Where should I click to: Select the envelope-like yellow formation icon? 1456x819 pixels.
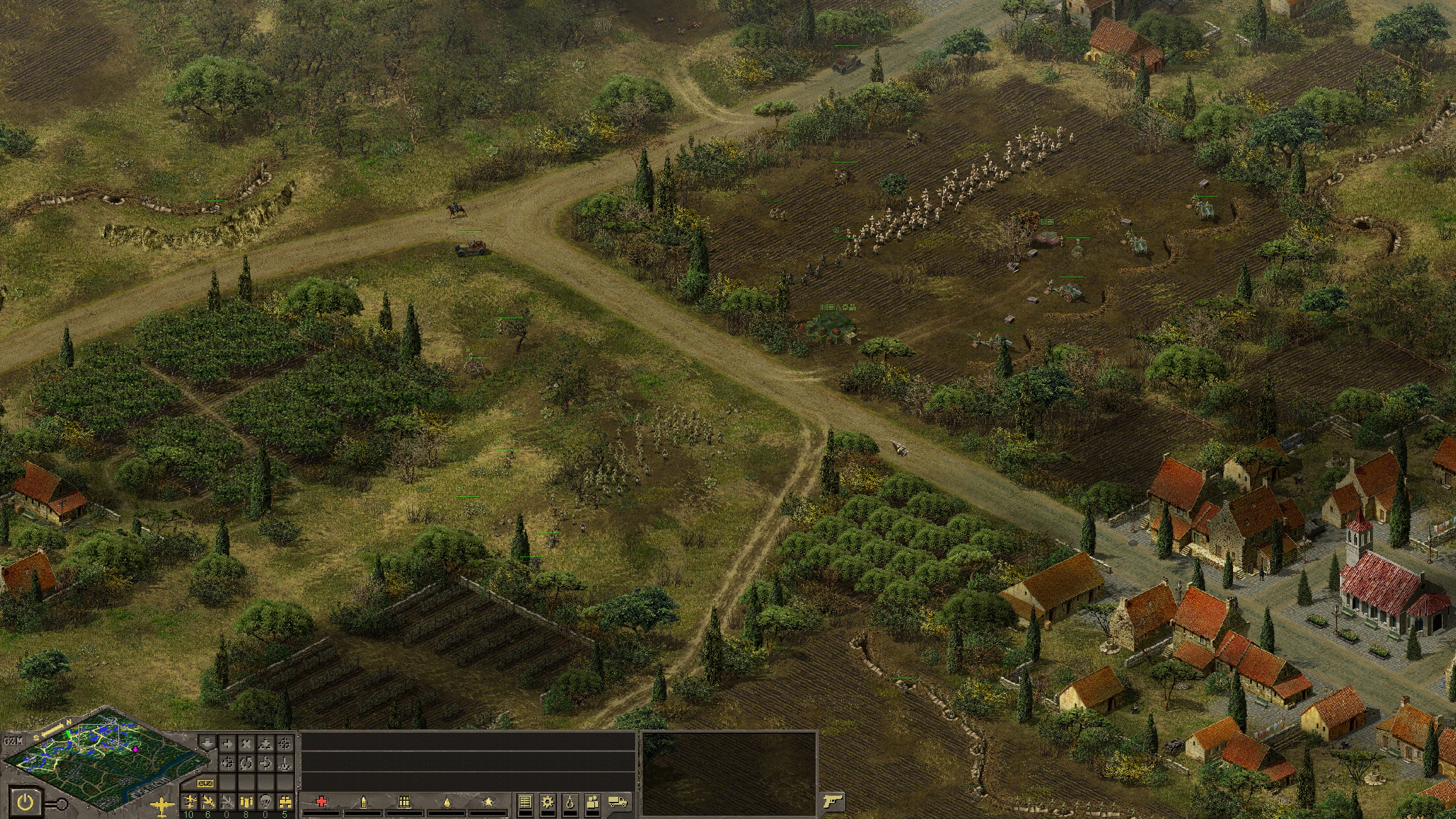click(x=205, y=784)
